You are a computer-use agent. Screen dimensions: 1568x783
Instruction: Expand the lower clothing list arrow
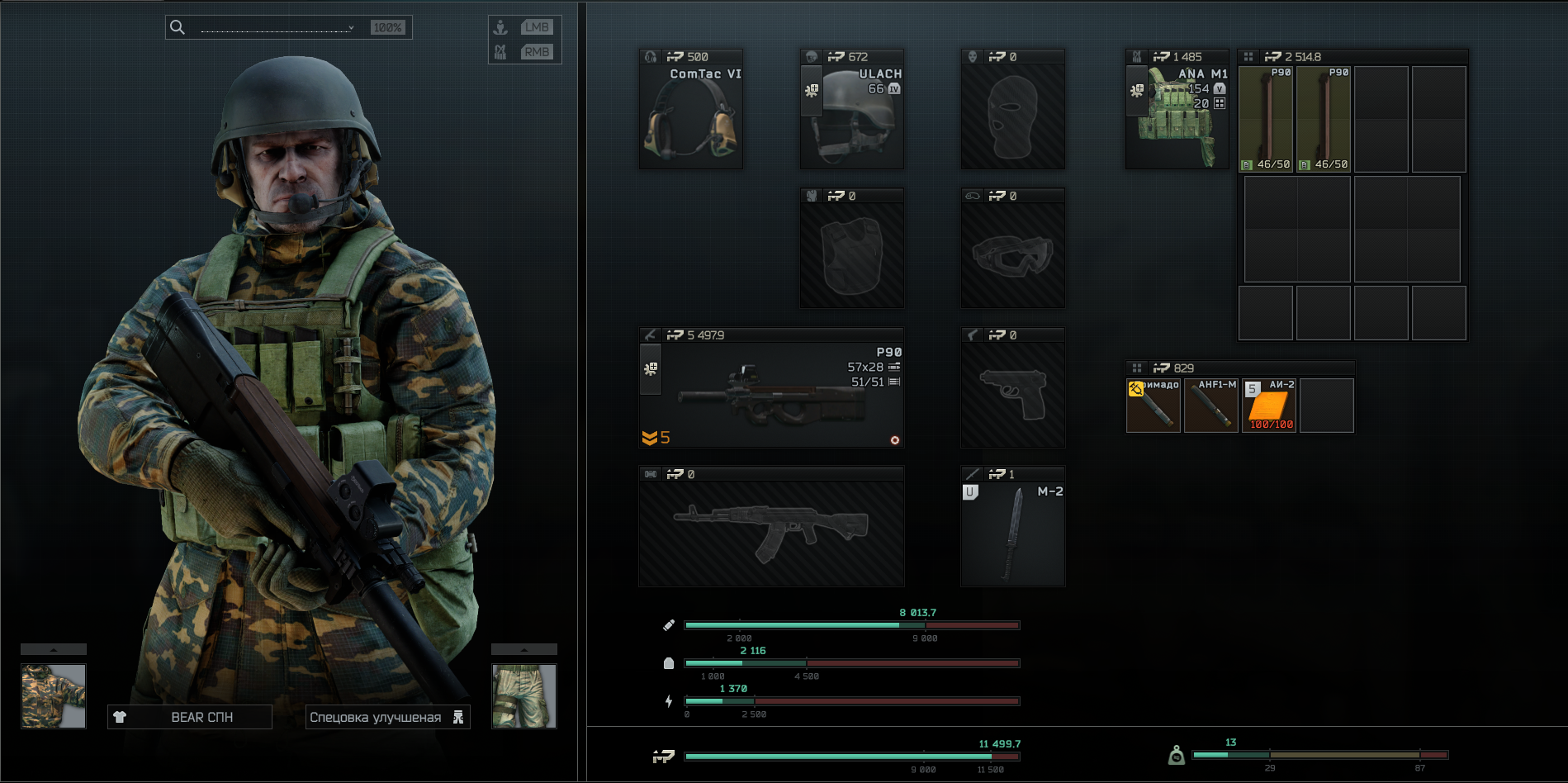coord(524,649)
